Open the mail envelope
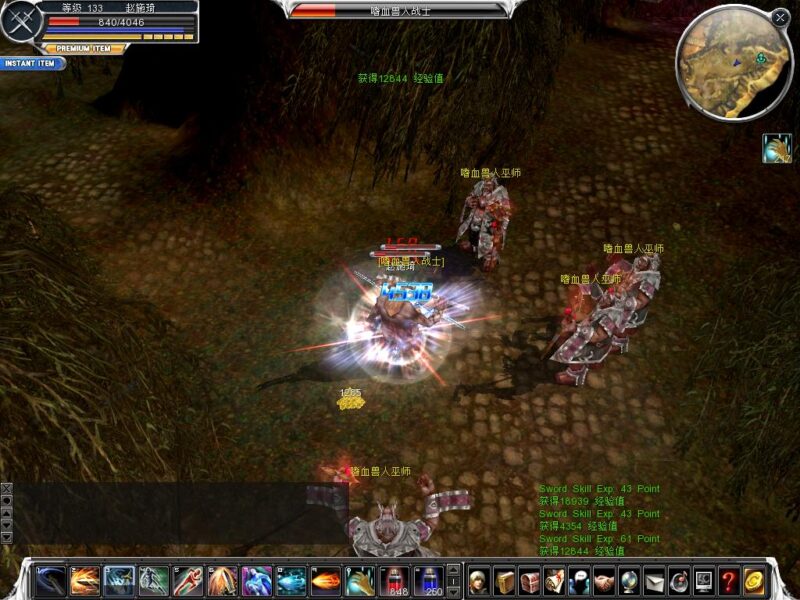 (654, 580)
